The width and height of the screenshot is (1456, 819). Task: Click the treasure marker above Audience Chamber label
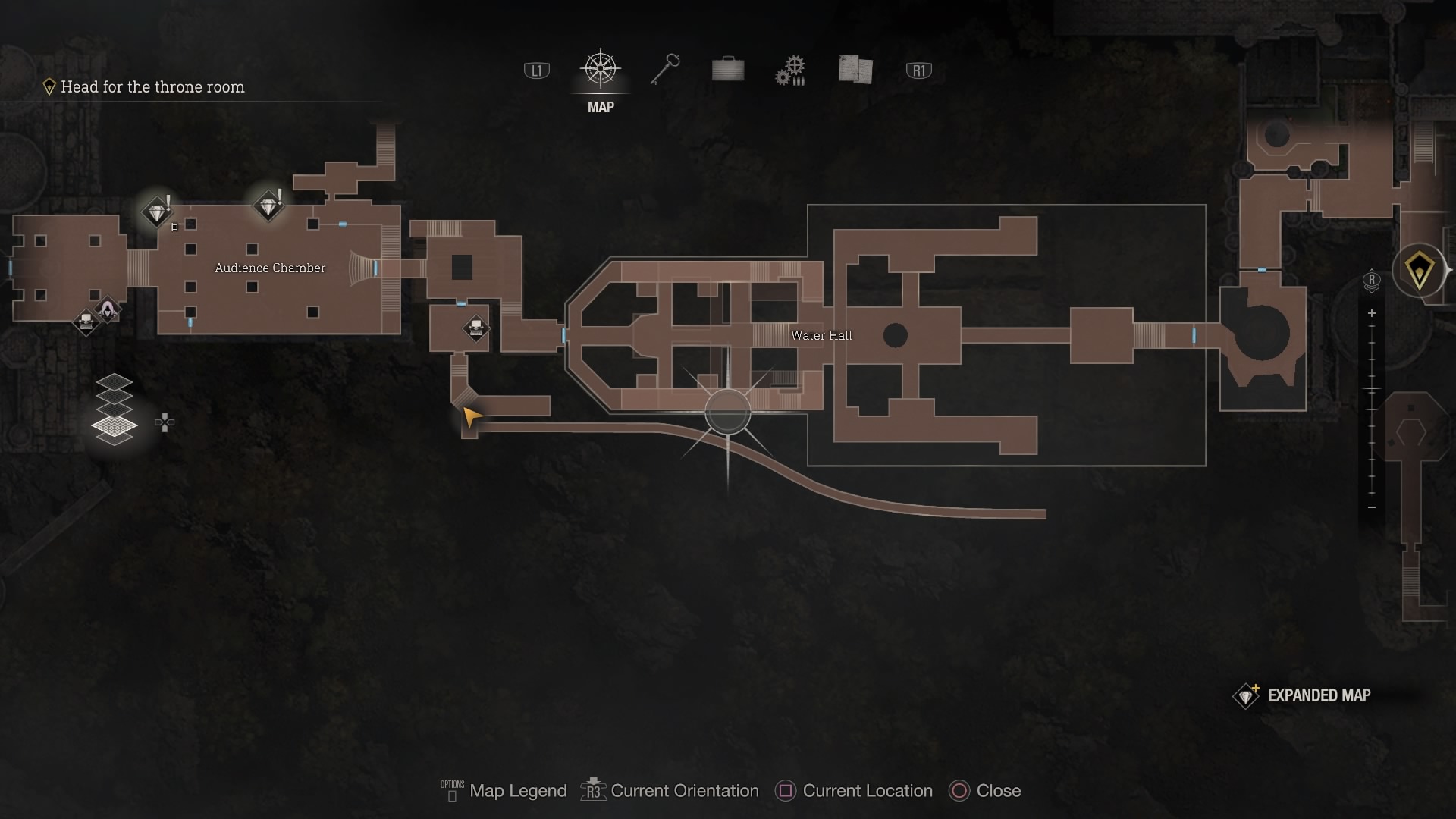(x=268, y=206)
